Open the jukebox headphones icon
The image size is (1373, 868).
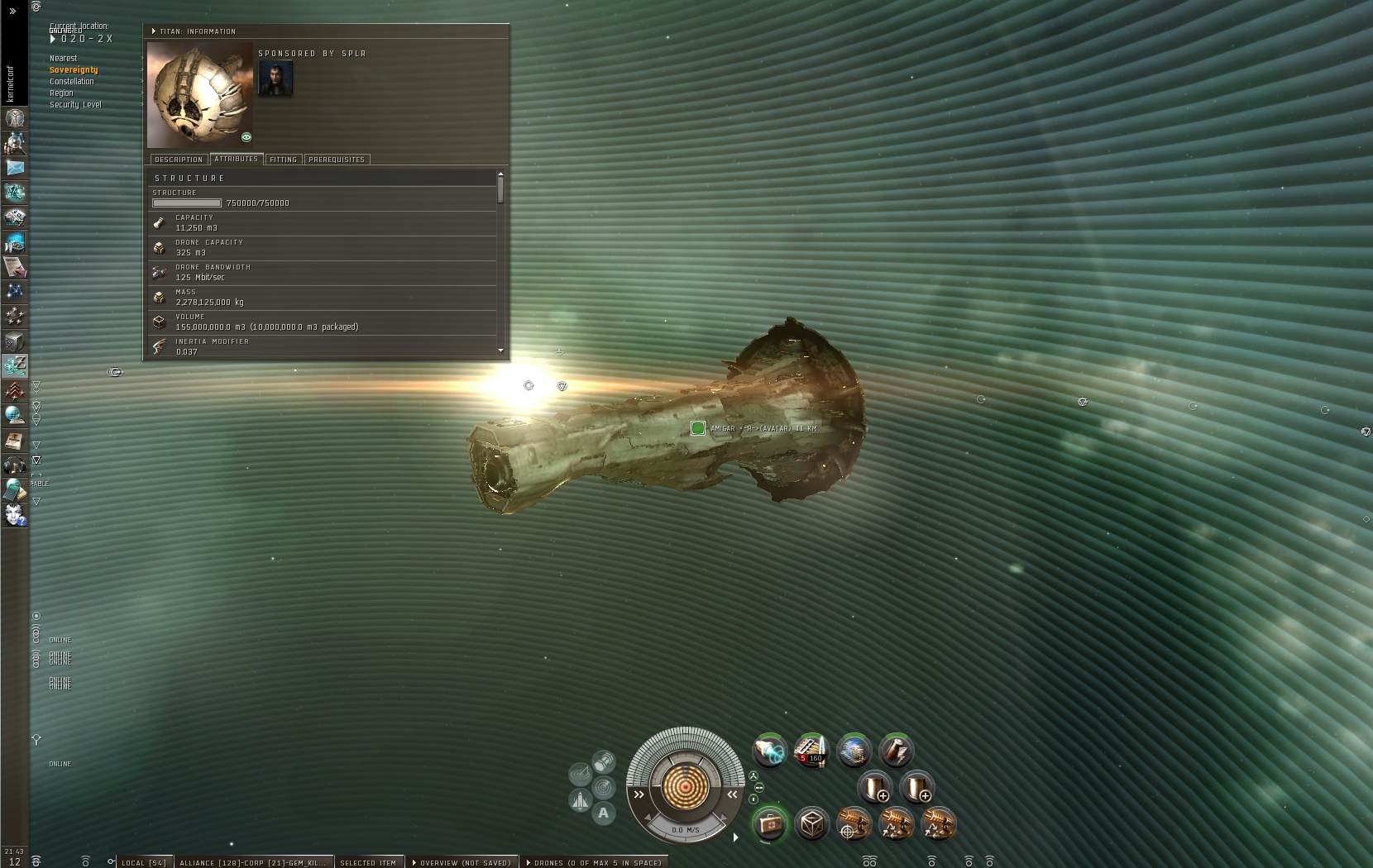coord(15,465)
